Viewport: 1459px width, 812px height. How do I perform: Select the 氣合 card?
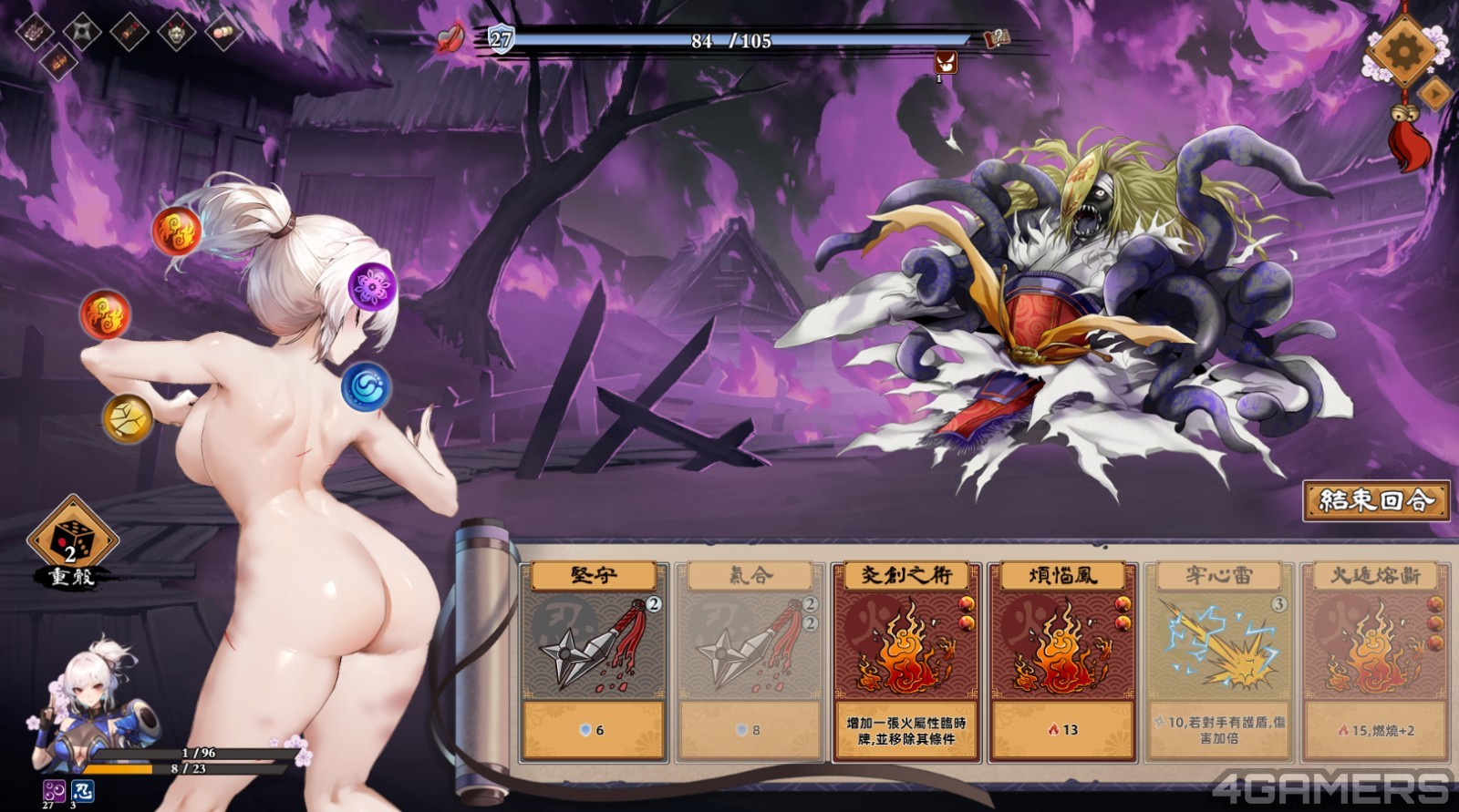[750, 662]
